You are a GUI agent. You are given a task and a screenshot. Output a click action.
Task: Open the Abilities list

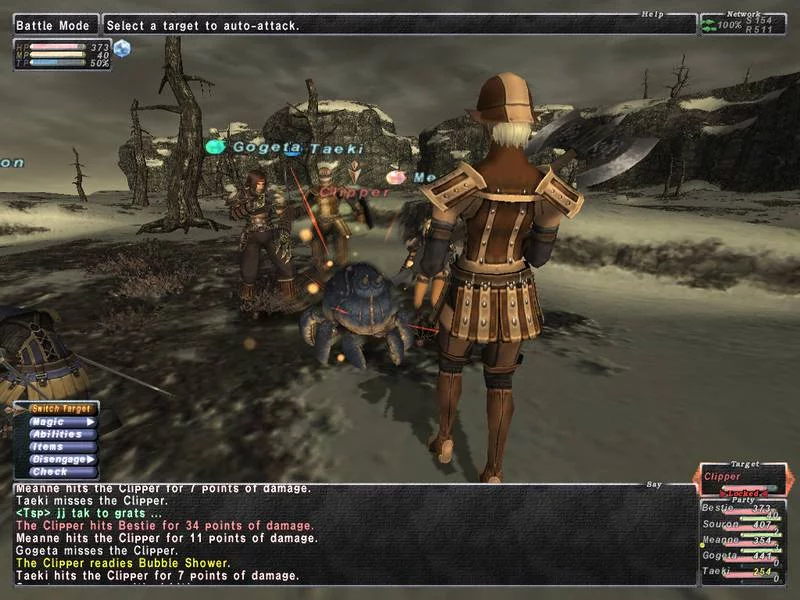point(61,435)
